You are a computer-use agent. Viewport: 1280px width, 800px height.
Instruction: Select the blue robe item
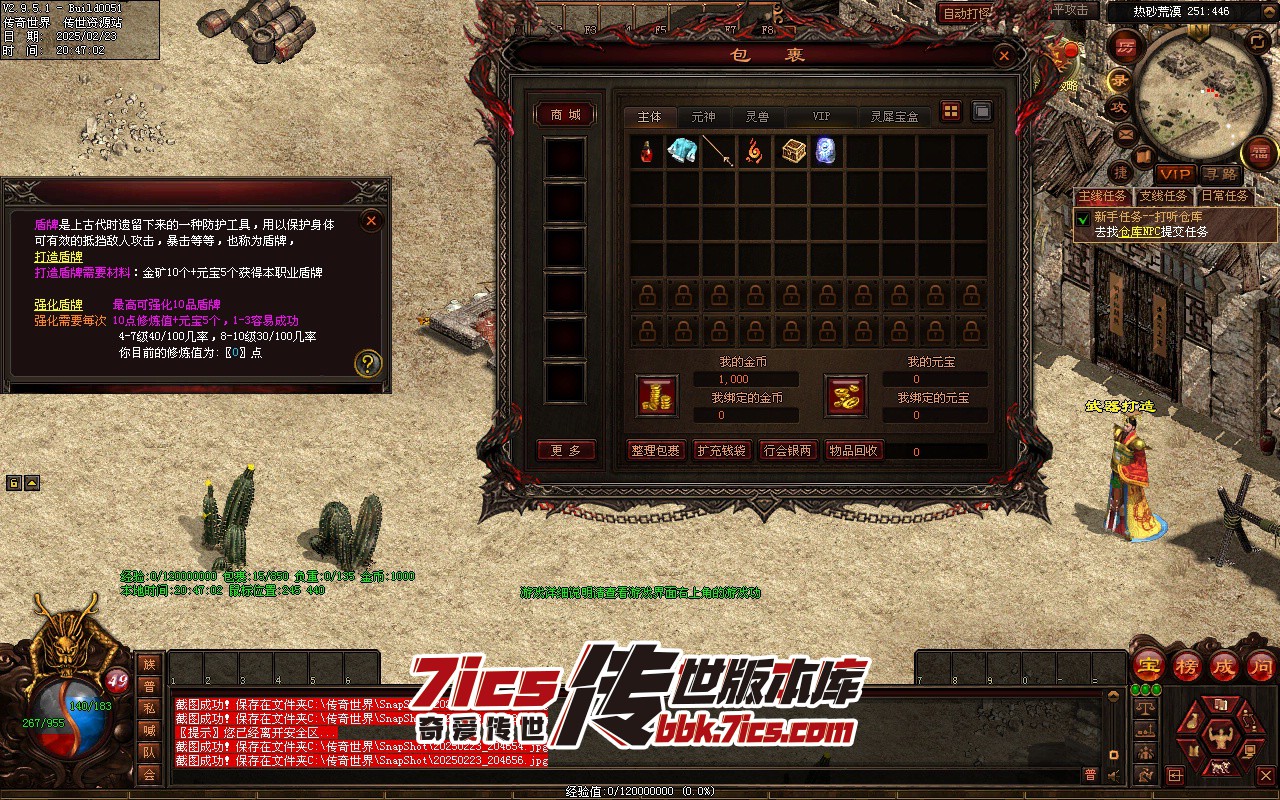click(x=684, y=152)
